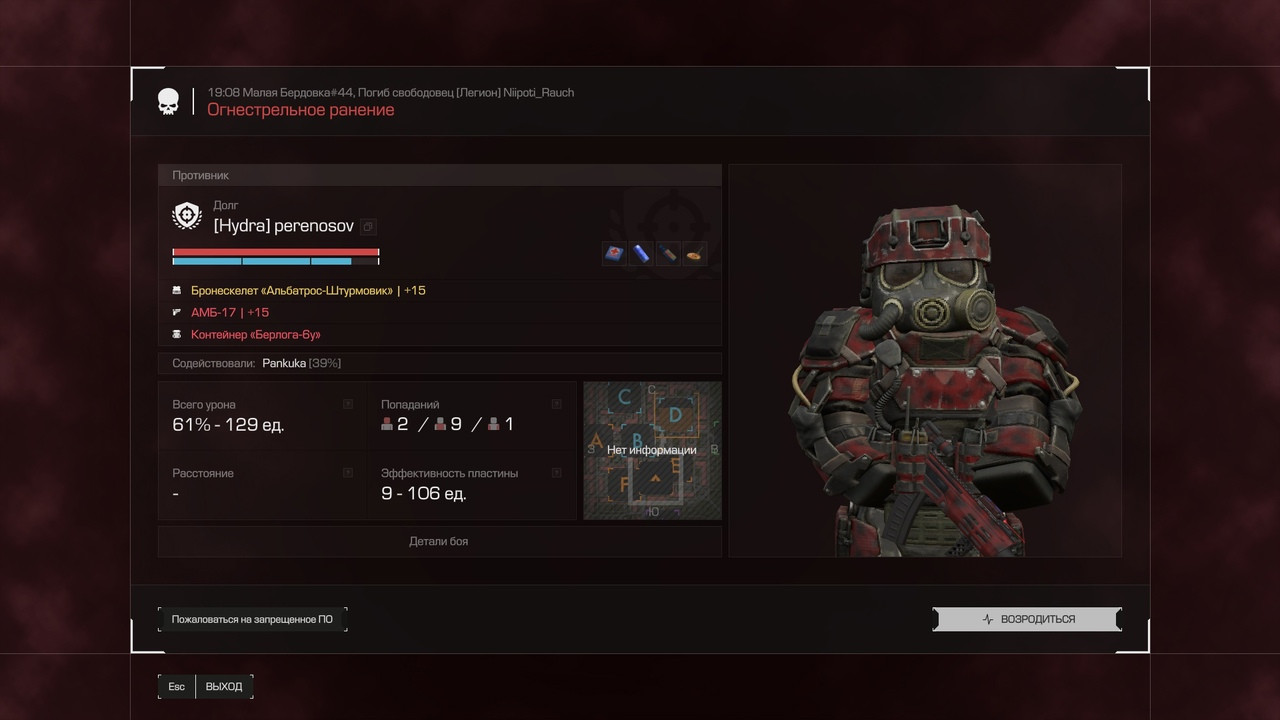Open the «Бронескелет Альбатрос-Штурмовик» armor entry
Image resolution: width=1280 pixels, height=720 pixels.
point(308,290)
